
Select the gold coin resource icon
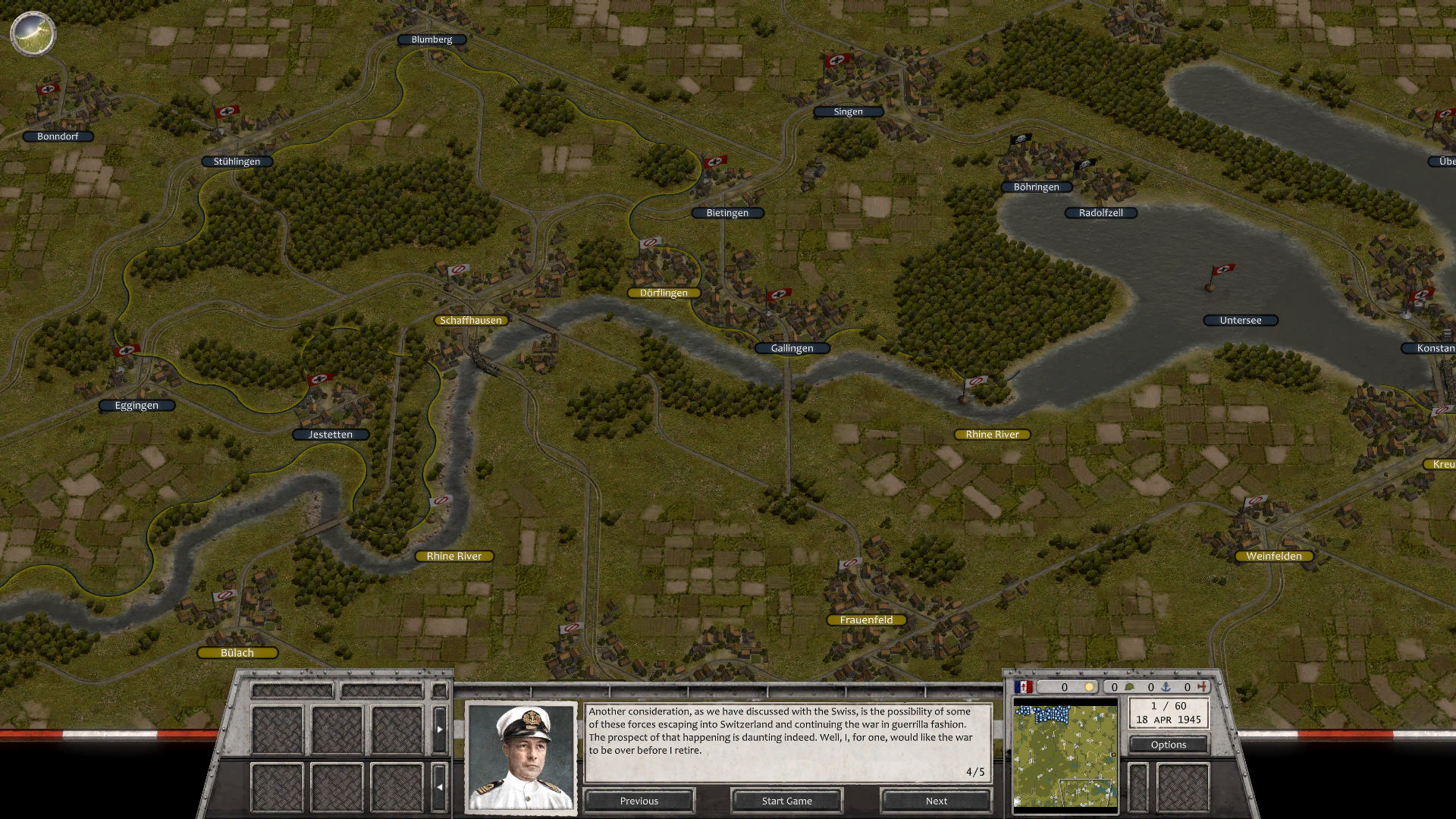click(1090, 686)
